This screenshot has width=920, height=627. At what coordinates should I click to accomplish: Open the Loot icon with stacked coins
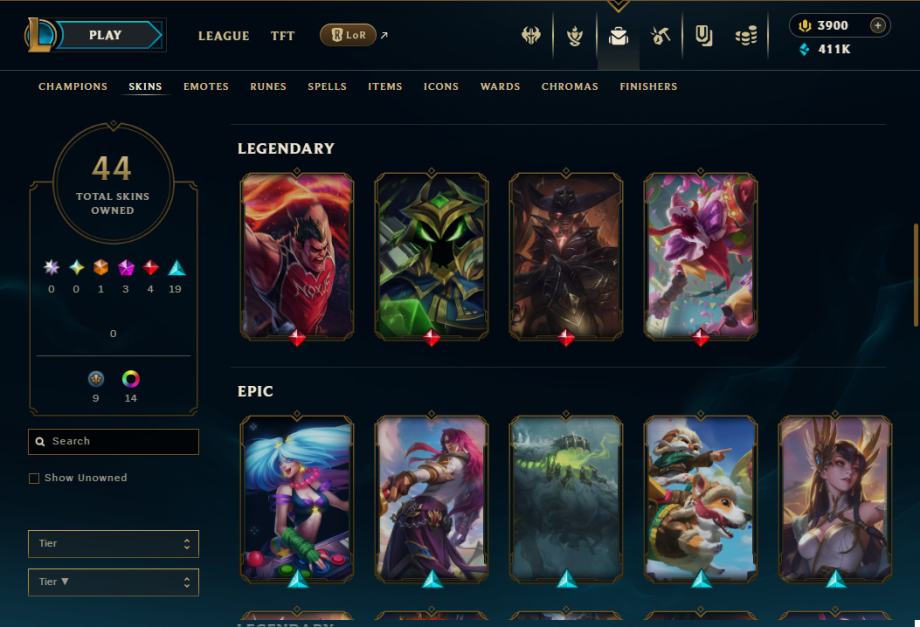(x=746, y=37)
